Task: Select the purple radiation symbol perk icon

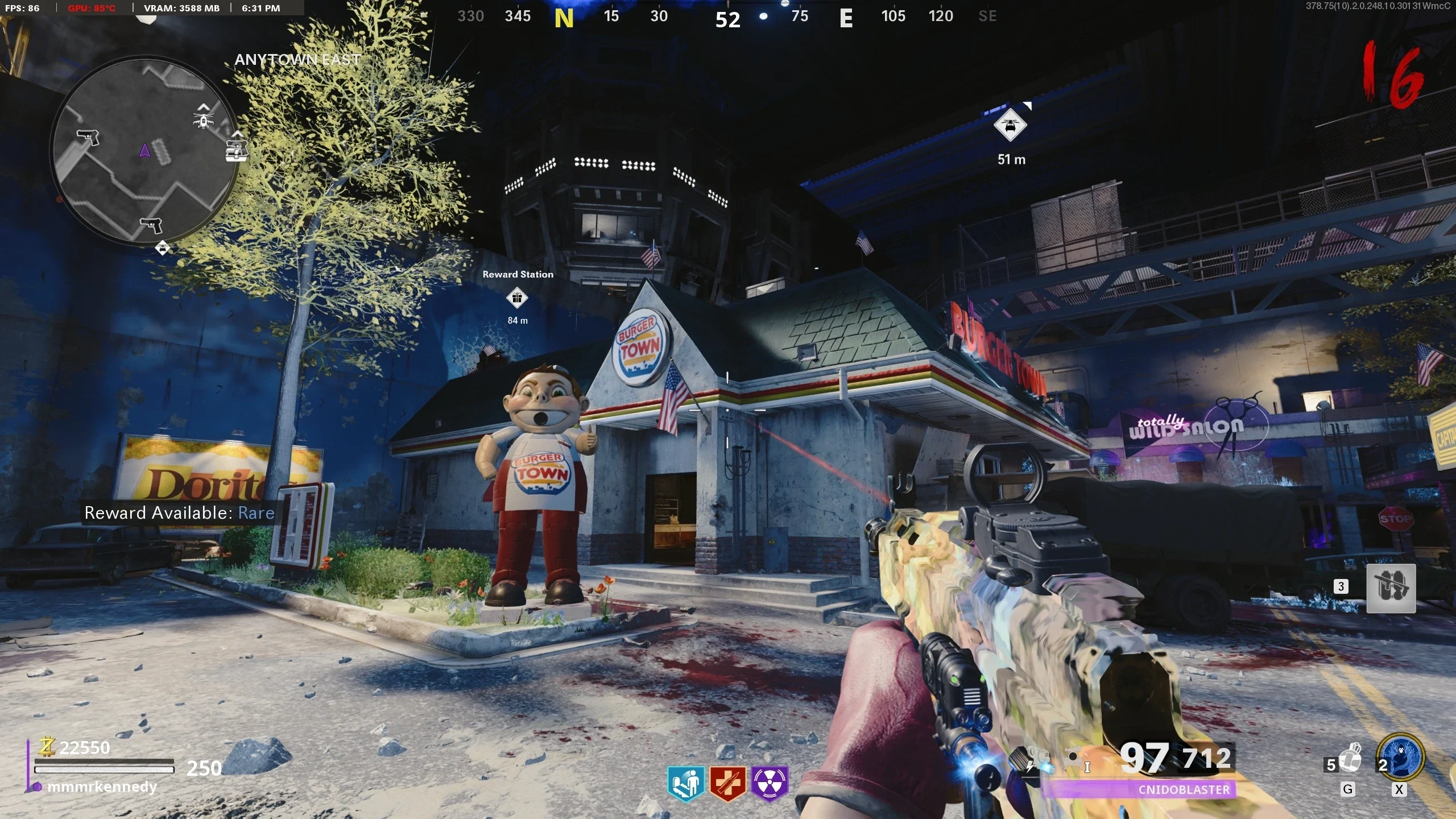Action: pyautogui.click(x=770, y=783)
